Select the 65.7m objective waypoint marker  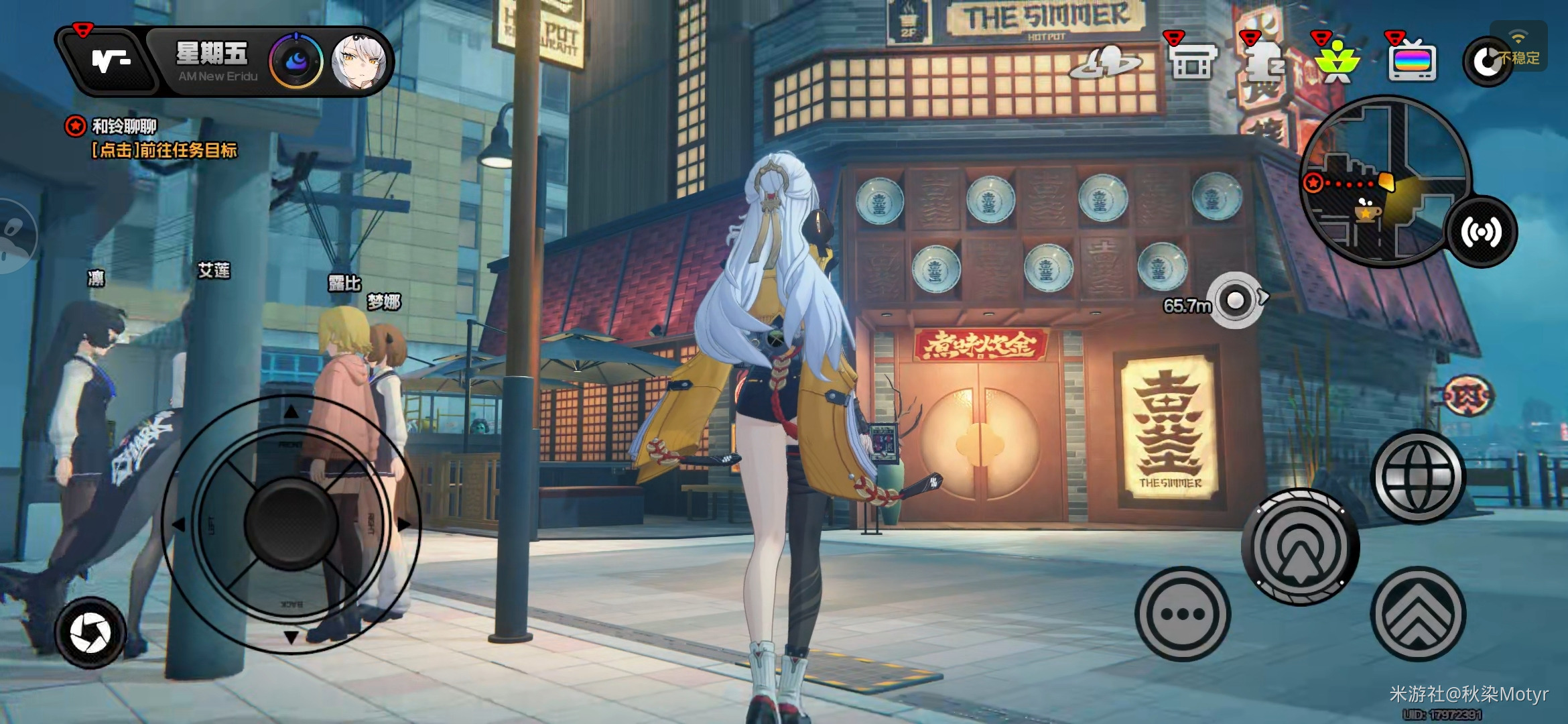(1236, 301)
